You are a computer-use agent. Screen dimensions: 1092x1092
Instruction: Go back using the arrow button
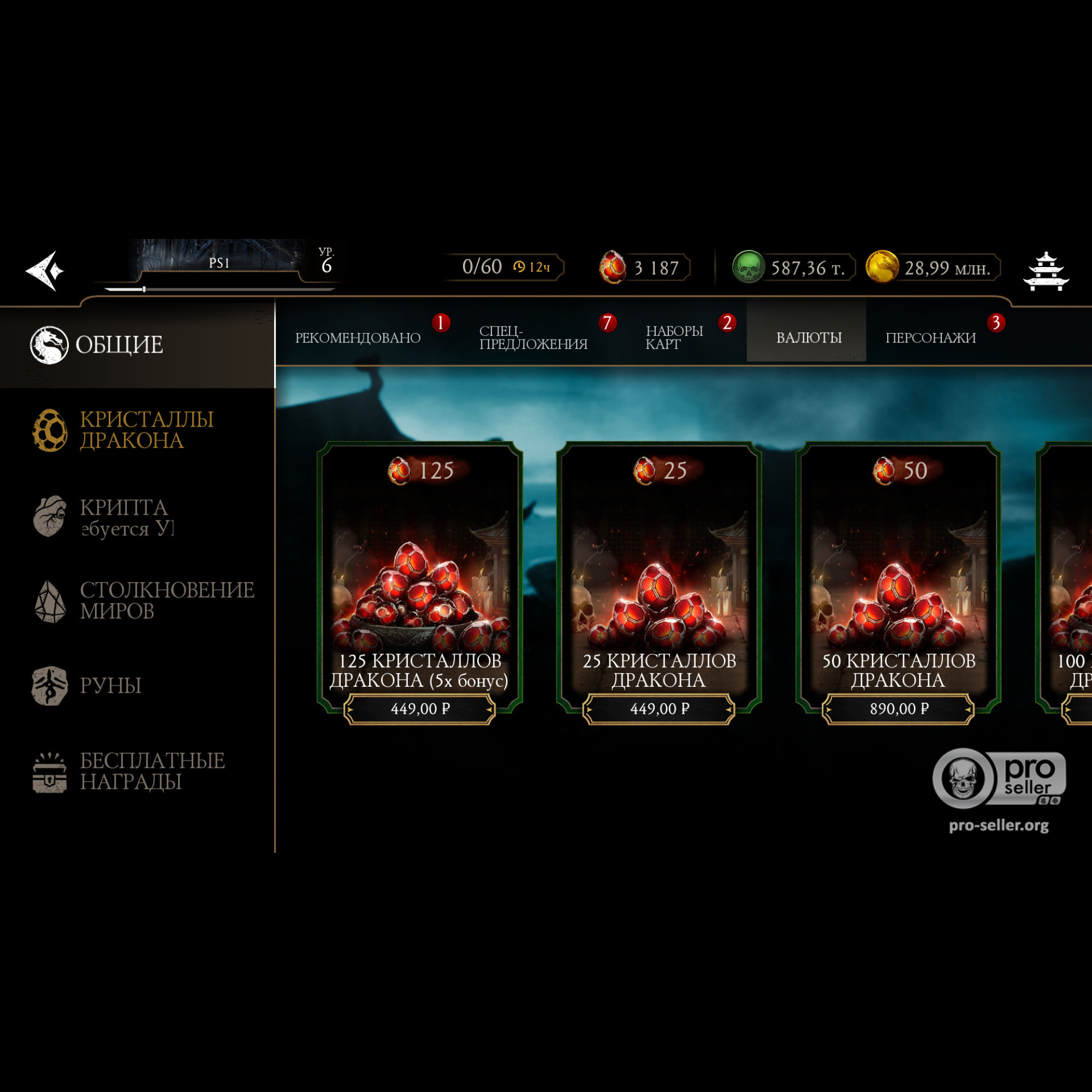(x=45, y=271)
